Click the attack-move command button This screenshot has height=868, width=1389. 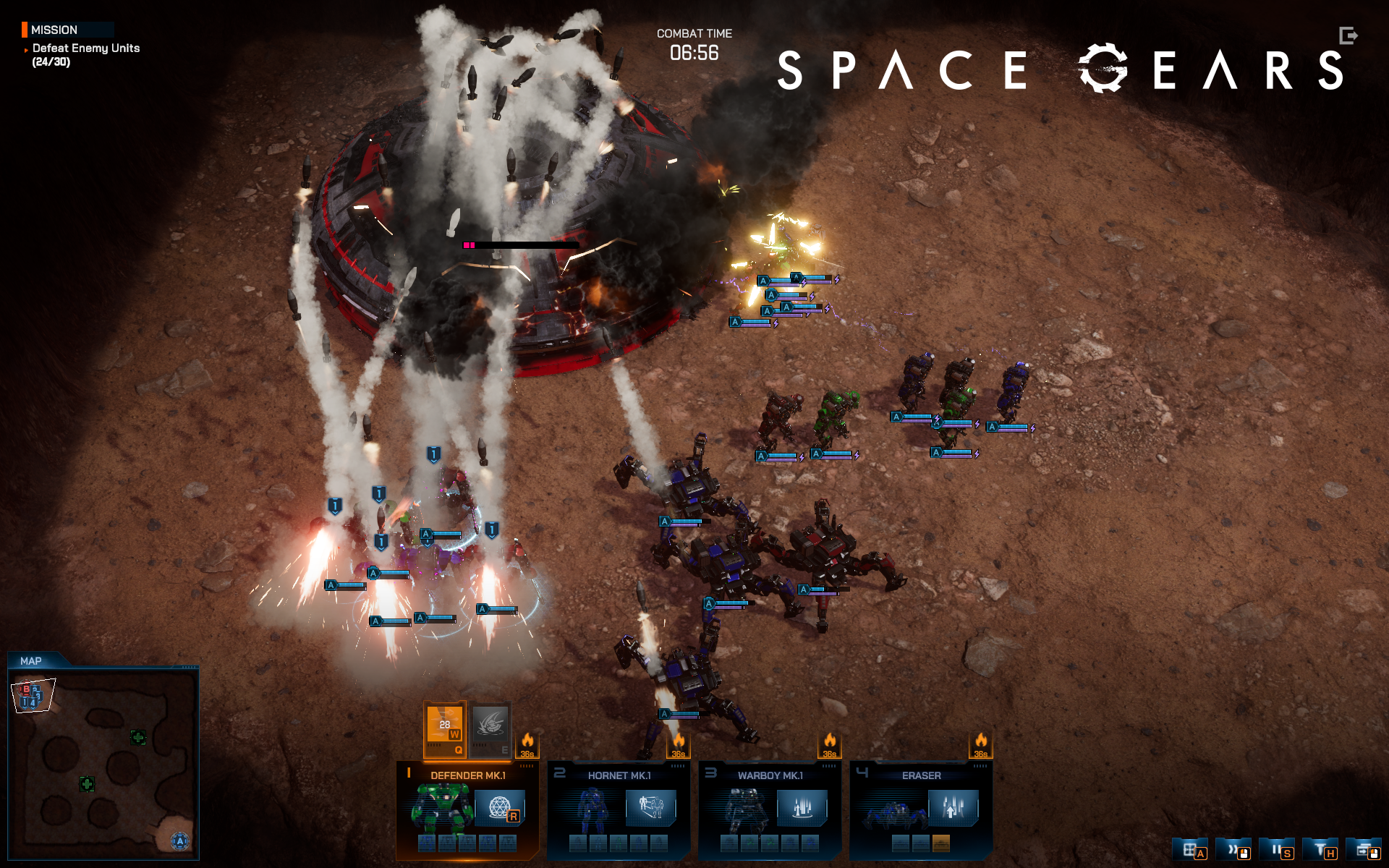point(1191,850)
